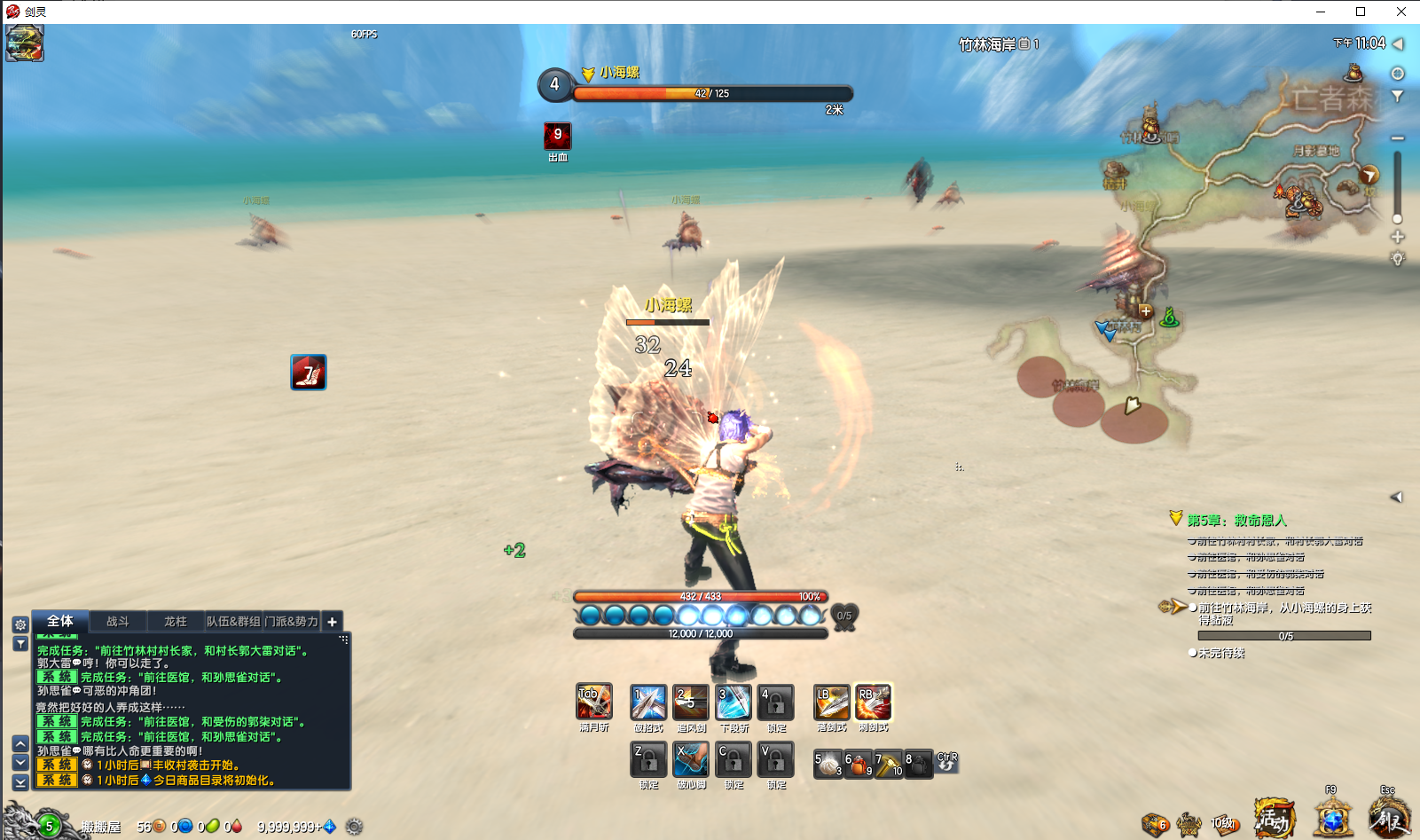Activate the 破心脚 kick skill
Screen dimensions: 1420x840
pyautogui.click(x=691, y=760)
